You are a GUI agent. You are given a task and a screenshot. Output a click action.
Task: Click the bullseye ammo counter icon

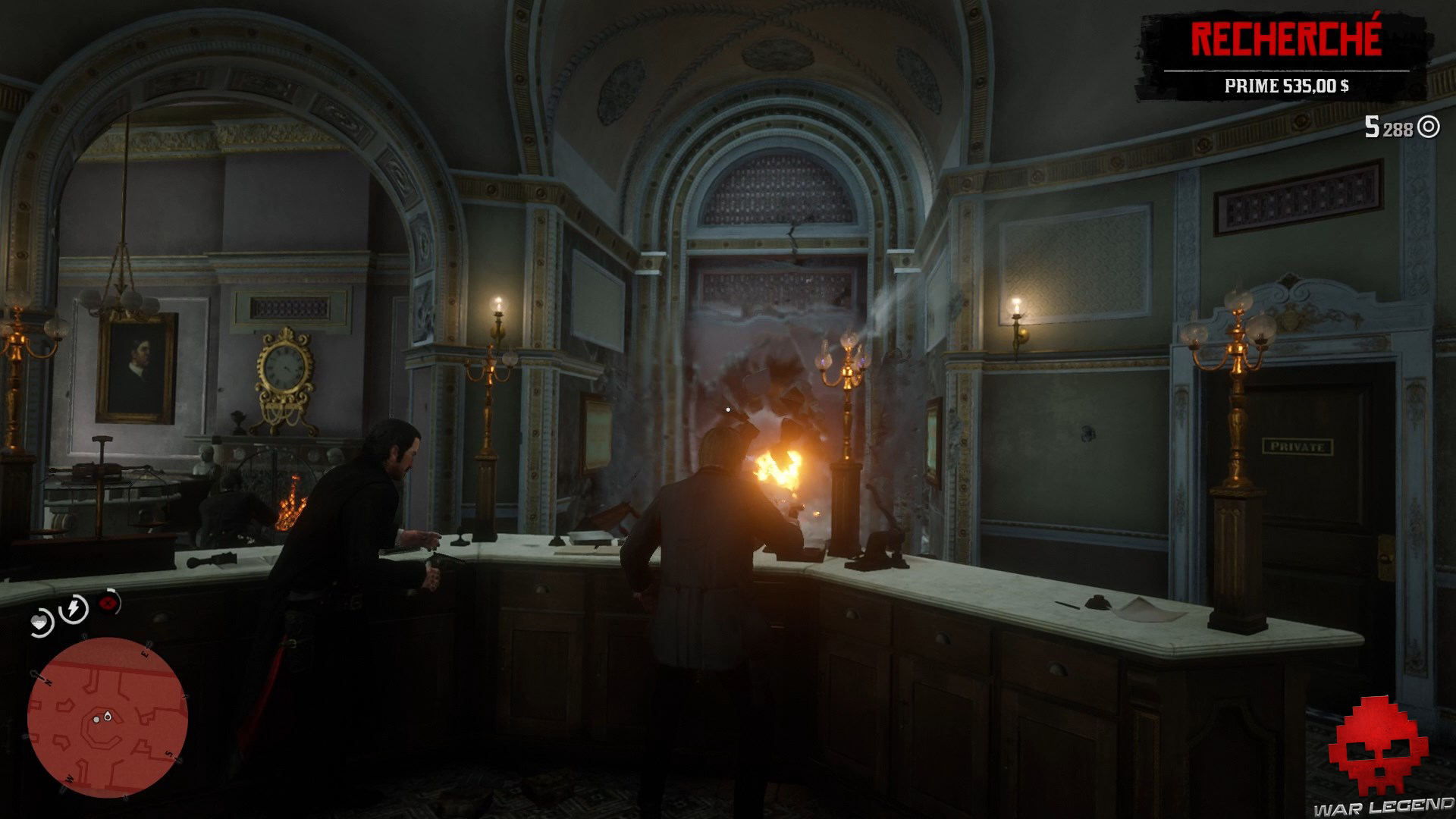(x=1430, y=125)
